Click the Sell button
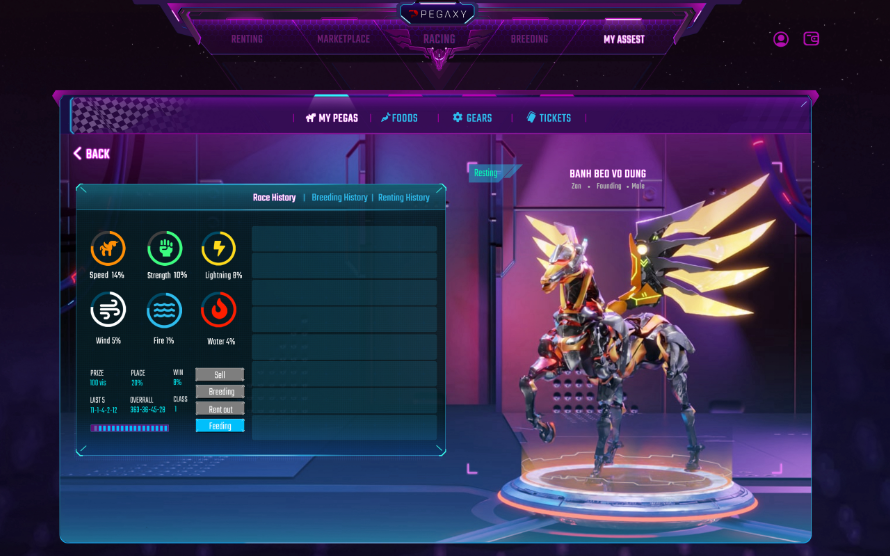 click(x=220, y=375)
